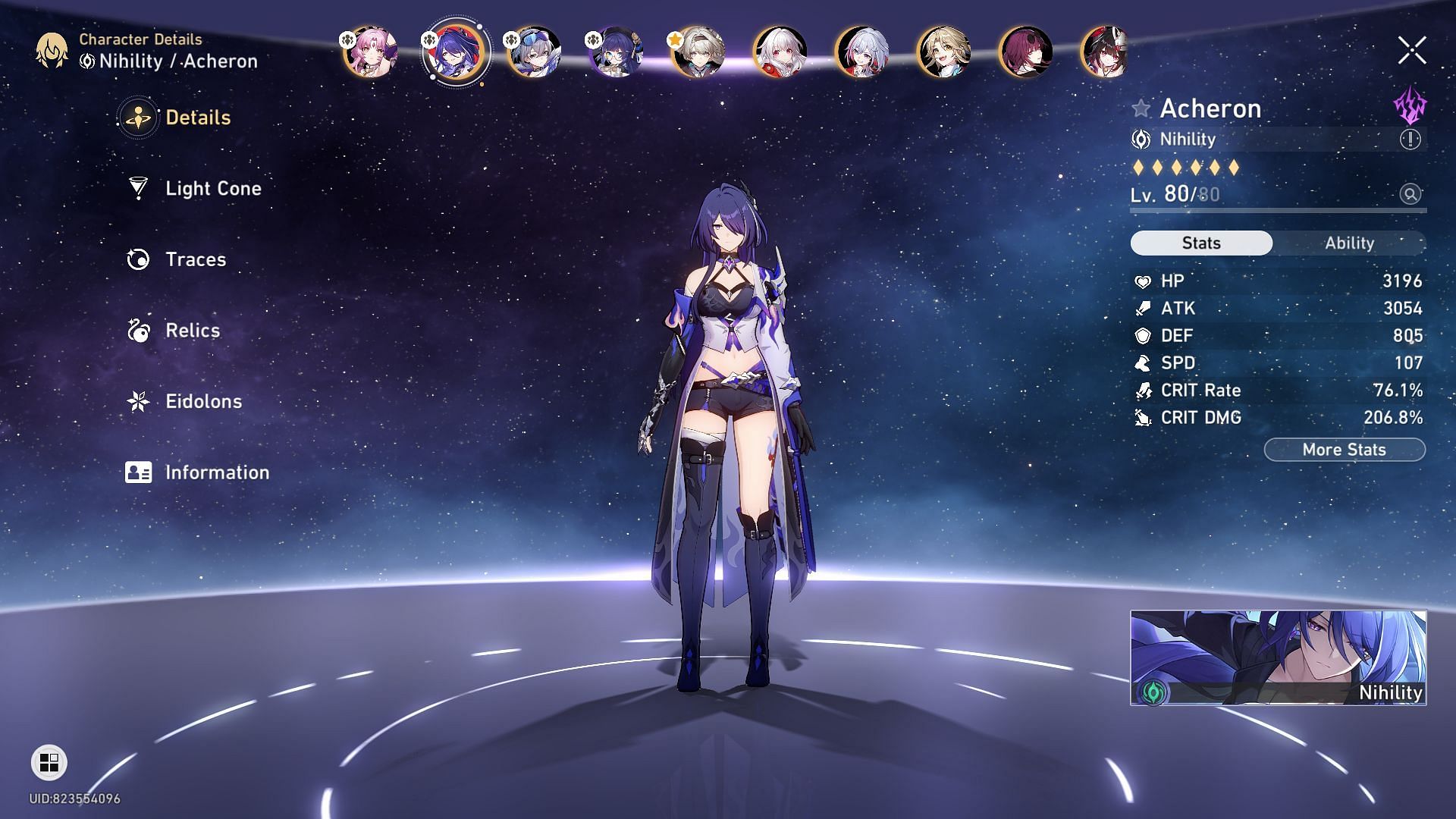The image size is (1456, 819).
Task: Open the Details menu entry
Action: (x=197, y=118)
